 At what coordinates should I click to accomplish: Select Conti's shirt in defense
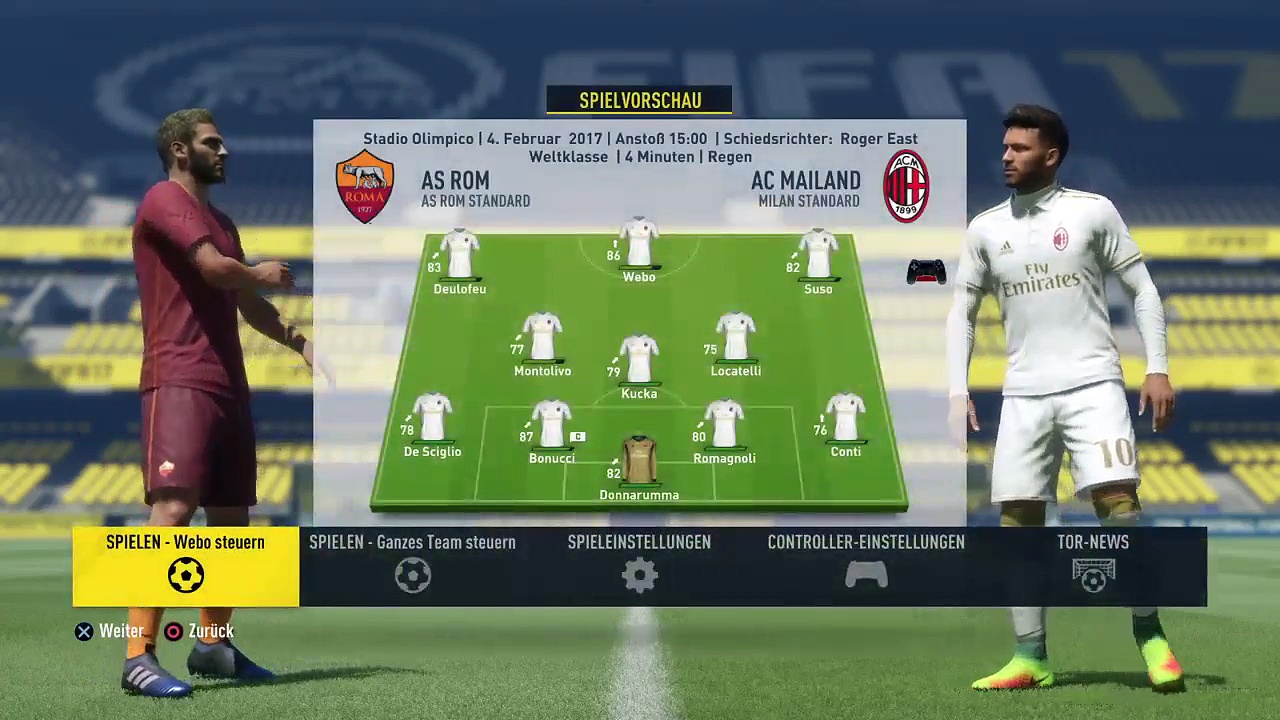click(x=845, y=418)
